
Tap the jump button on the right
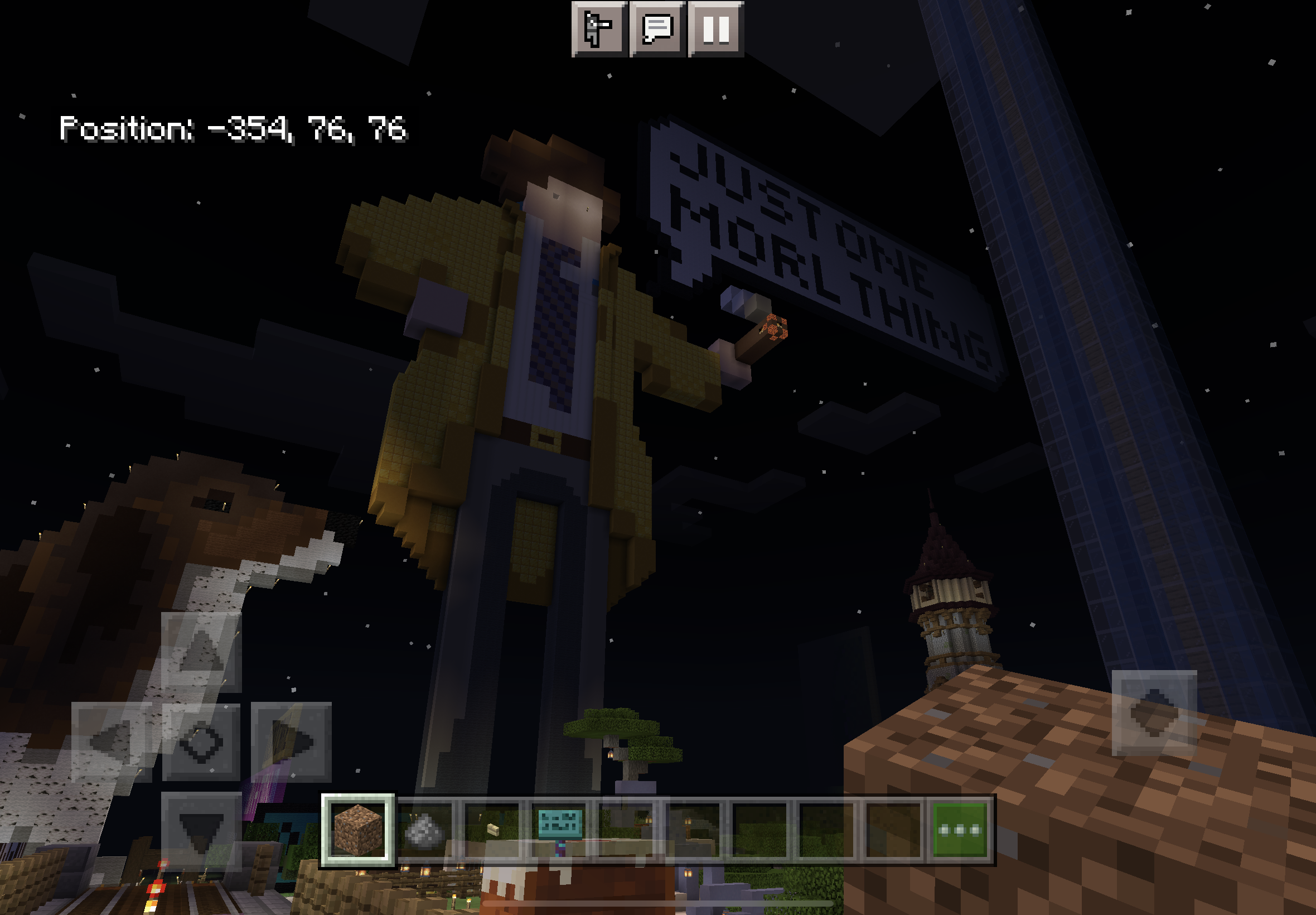coord(1153,712)
